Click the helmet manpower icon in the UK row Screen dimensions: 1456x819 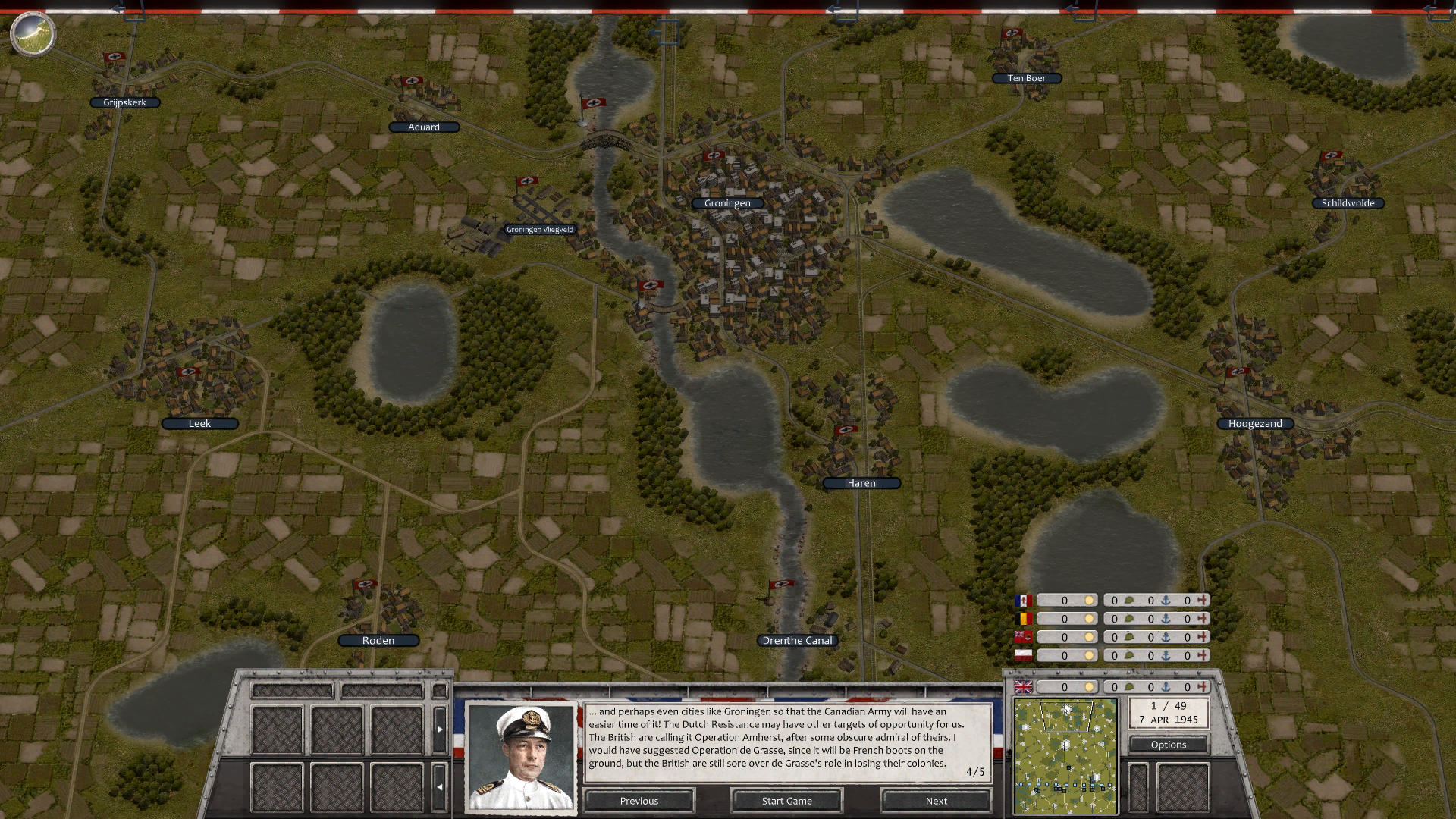pyautogui.click(x=1128, y=687)
